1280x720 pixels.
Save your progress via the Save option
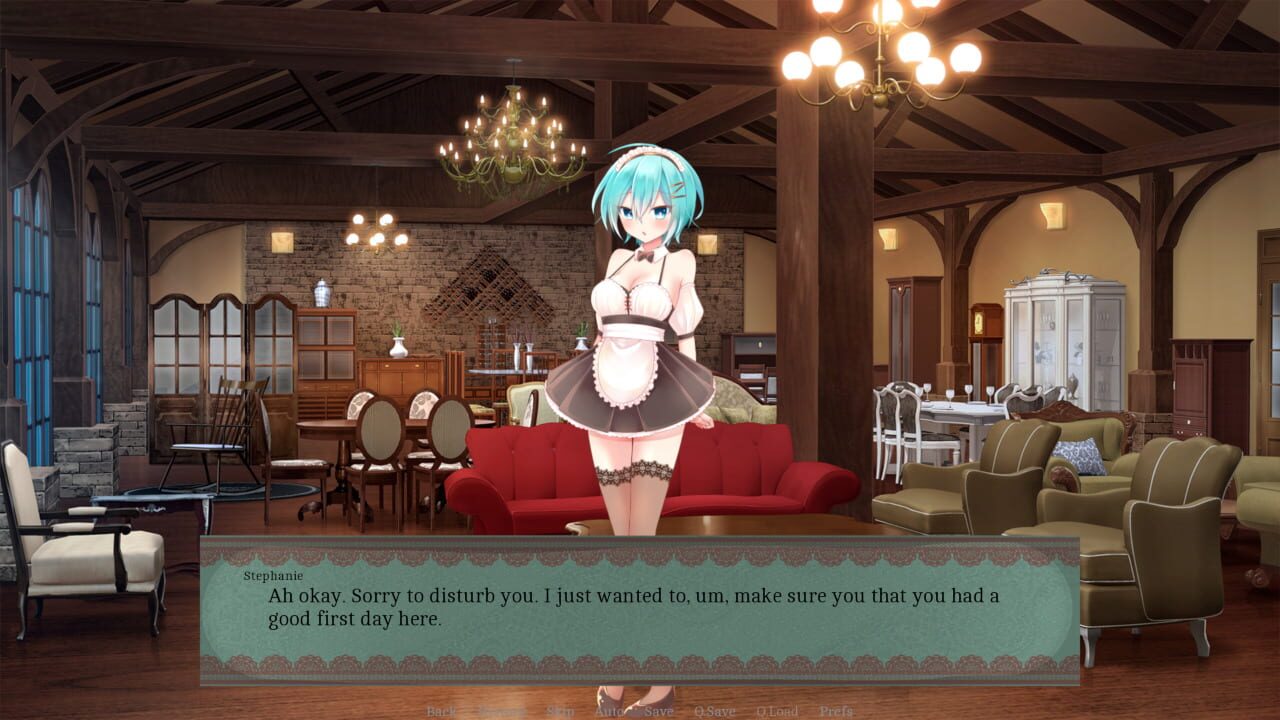pyautogui.click(x=658, y=712)
